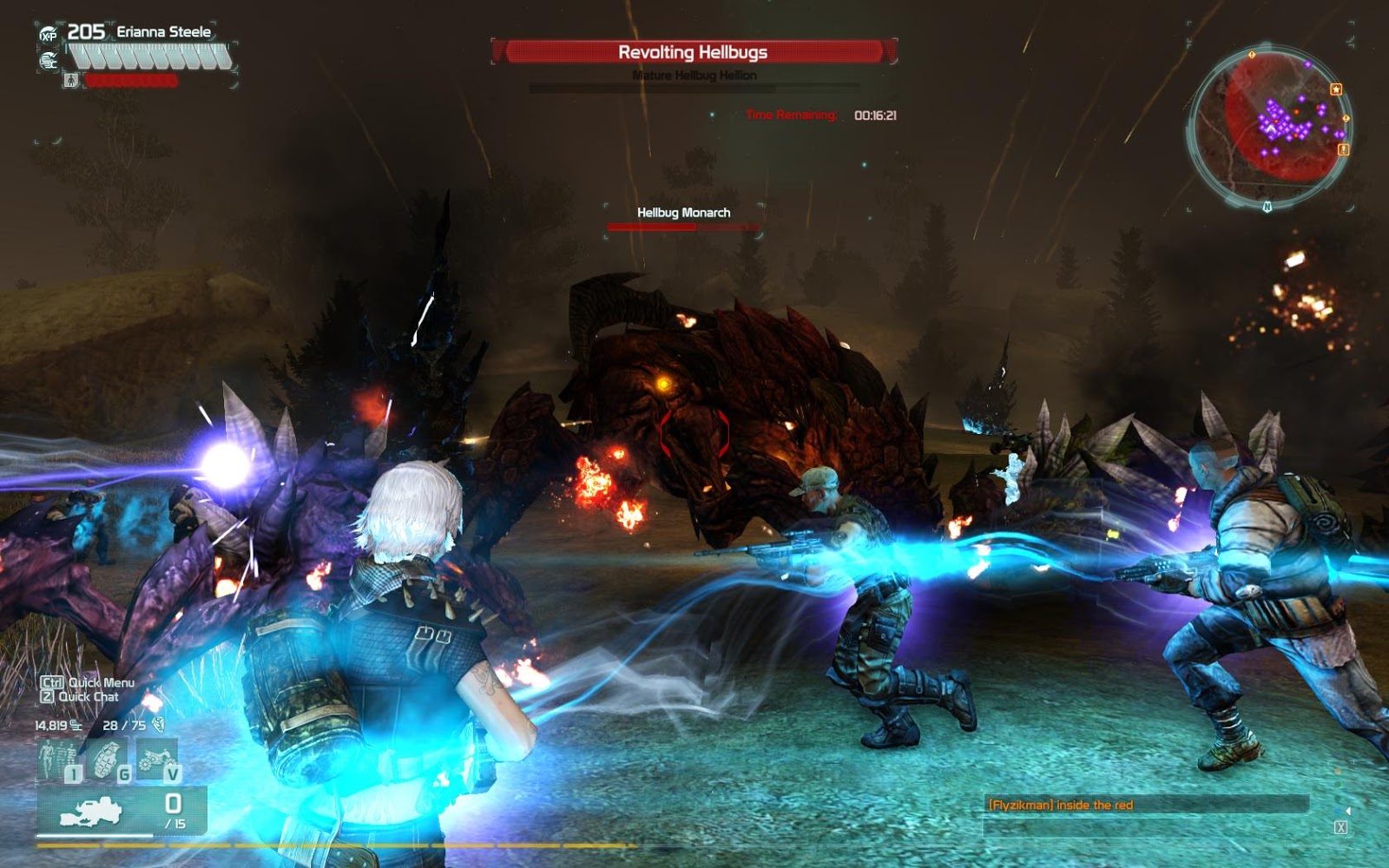Image resolution: width=1389 pixels, height=868 pixels.
Task: Click the scrip currency icon next to 14,819
Action: pos(75,726)
